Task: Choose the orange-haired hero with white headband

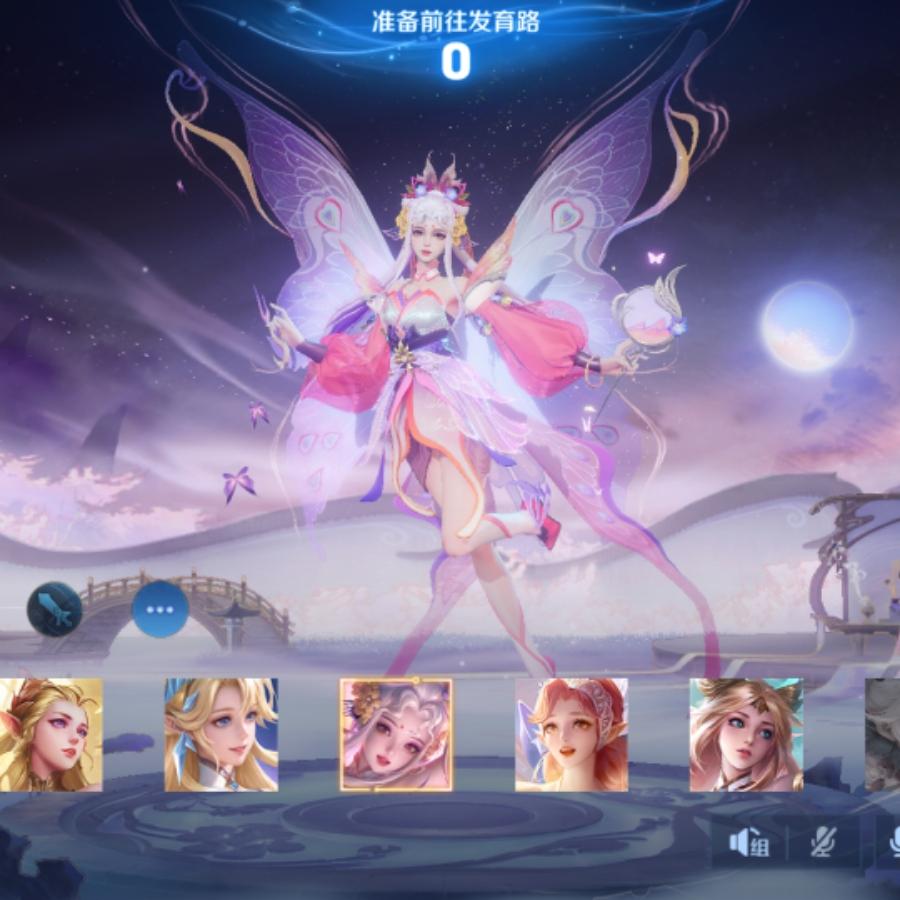Action: point(571,734)
